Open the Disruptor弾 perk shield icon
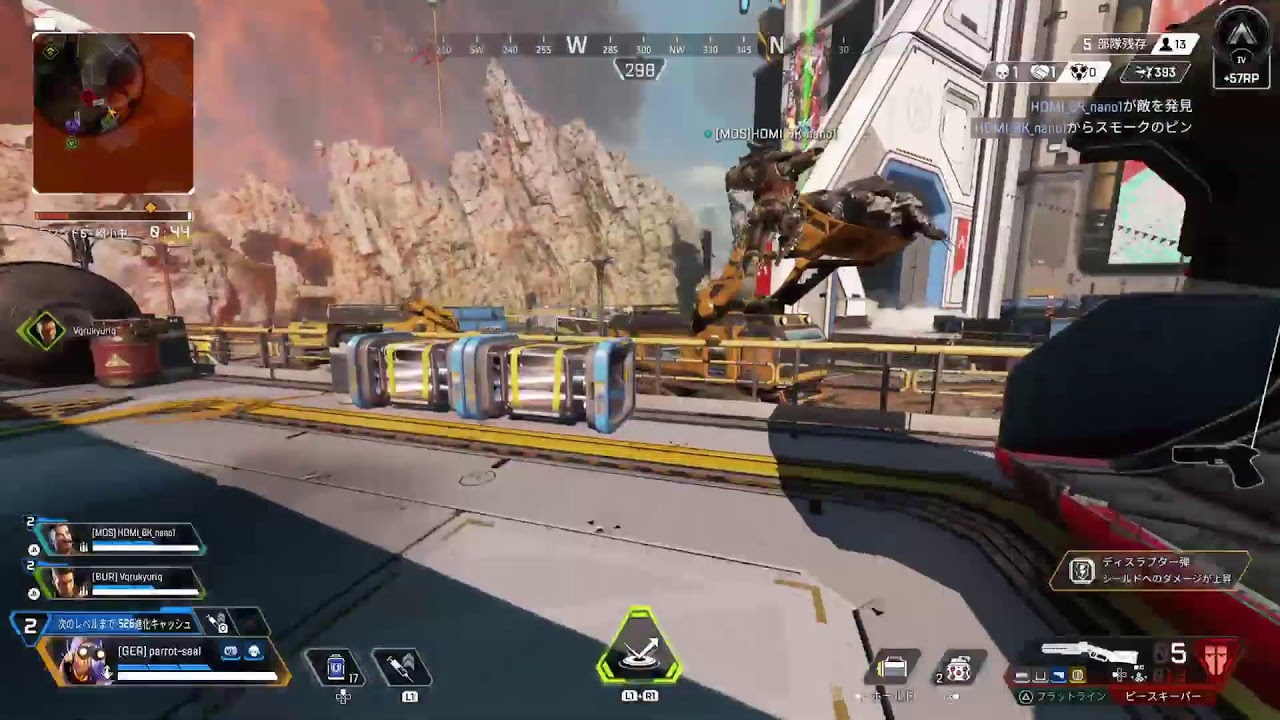 coord(1082,571)
